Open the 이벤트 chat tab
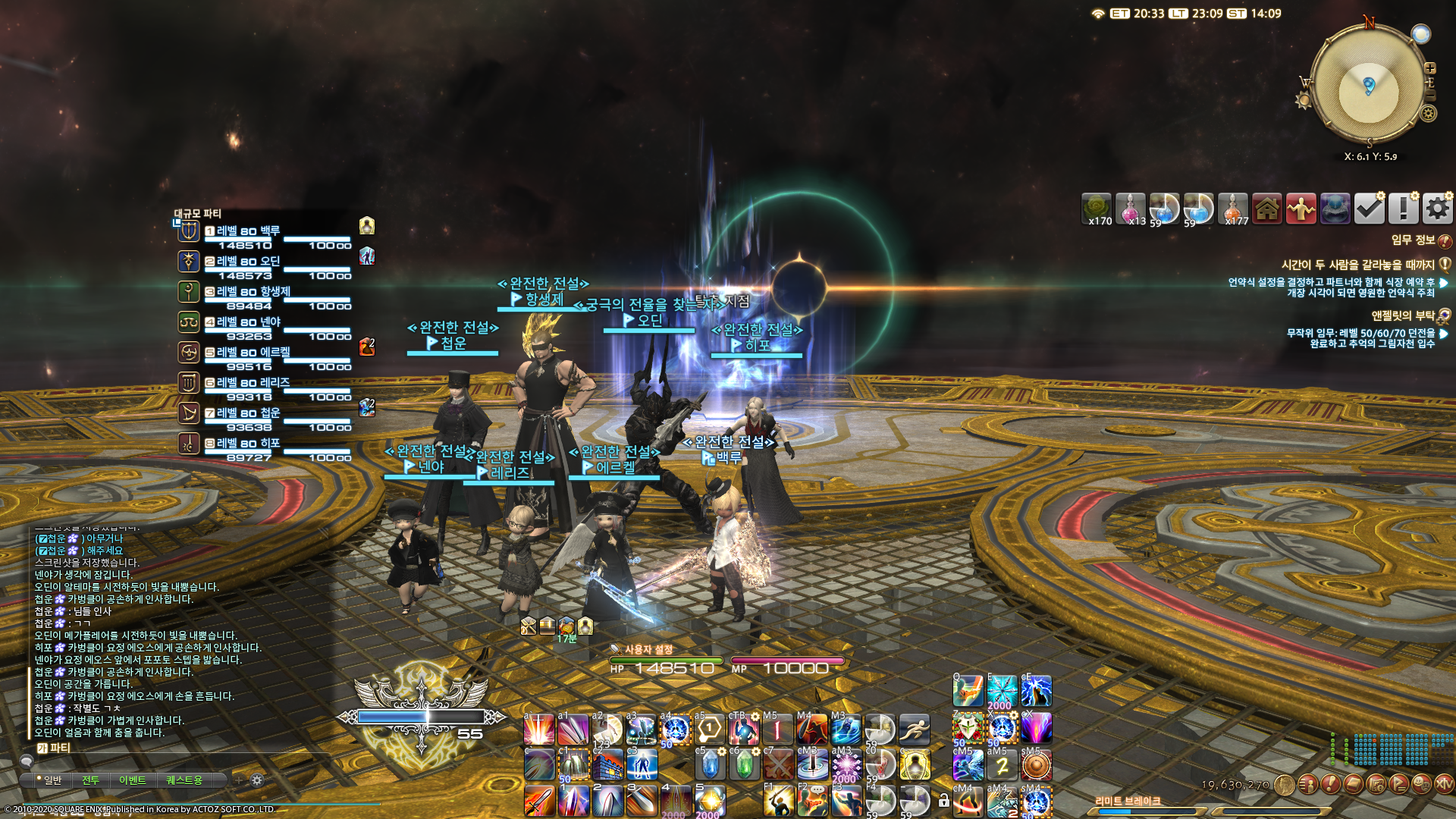Screen dimensions: 1456x819 [x=132, y=780]
